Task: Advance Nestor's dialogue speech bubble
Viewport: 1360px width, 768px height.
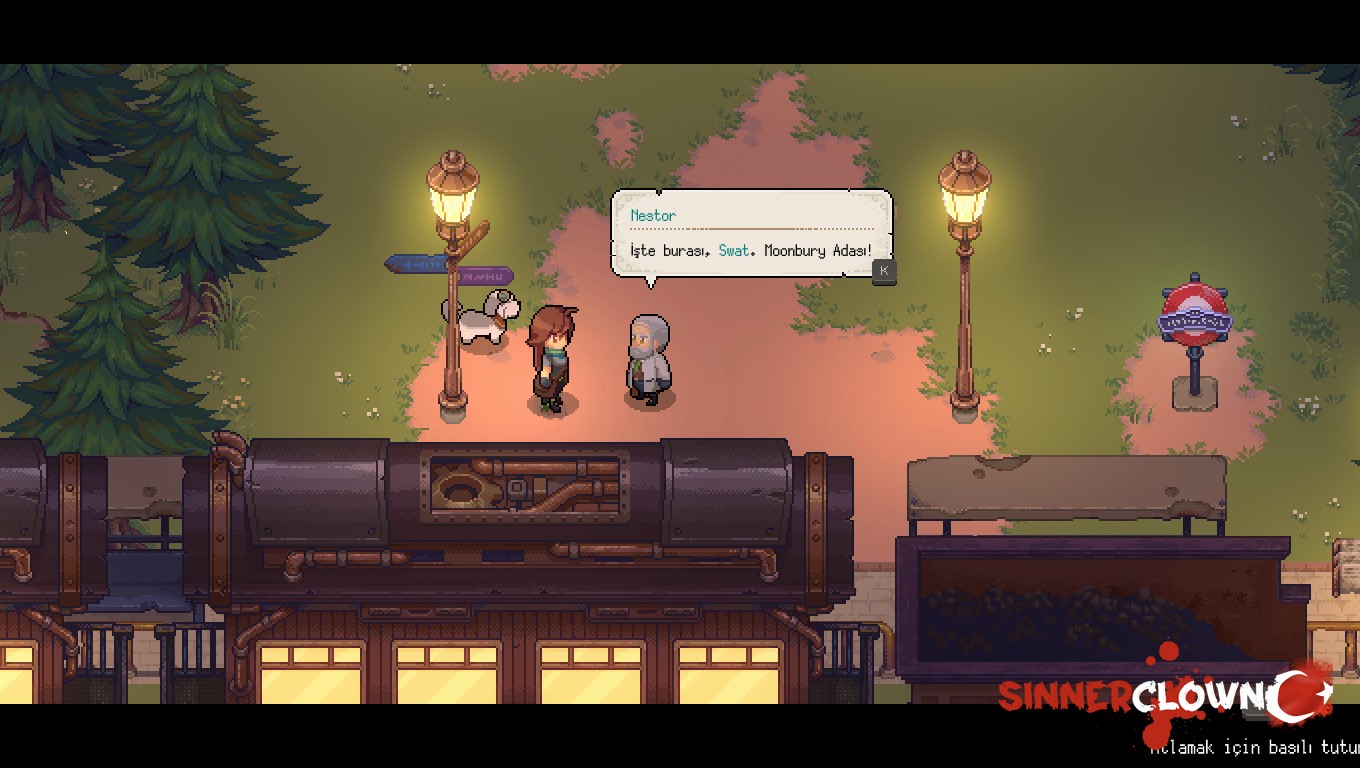Action: click(883, 271)
